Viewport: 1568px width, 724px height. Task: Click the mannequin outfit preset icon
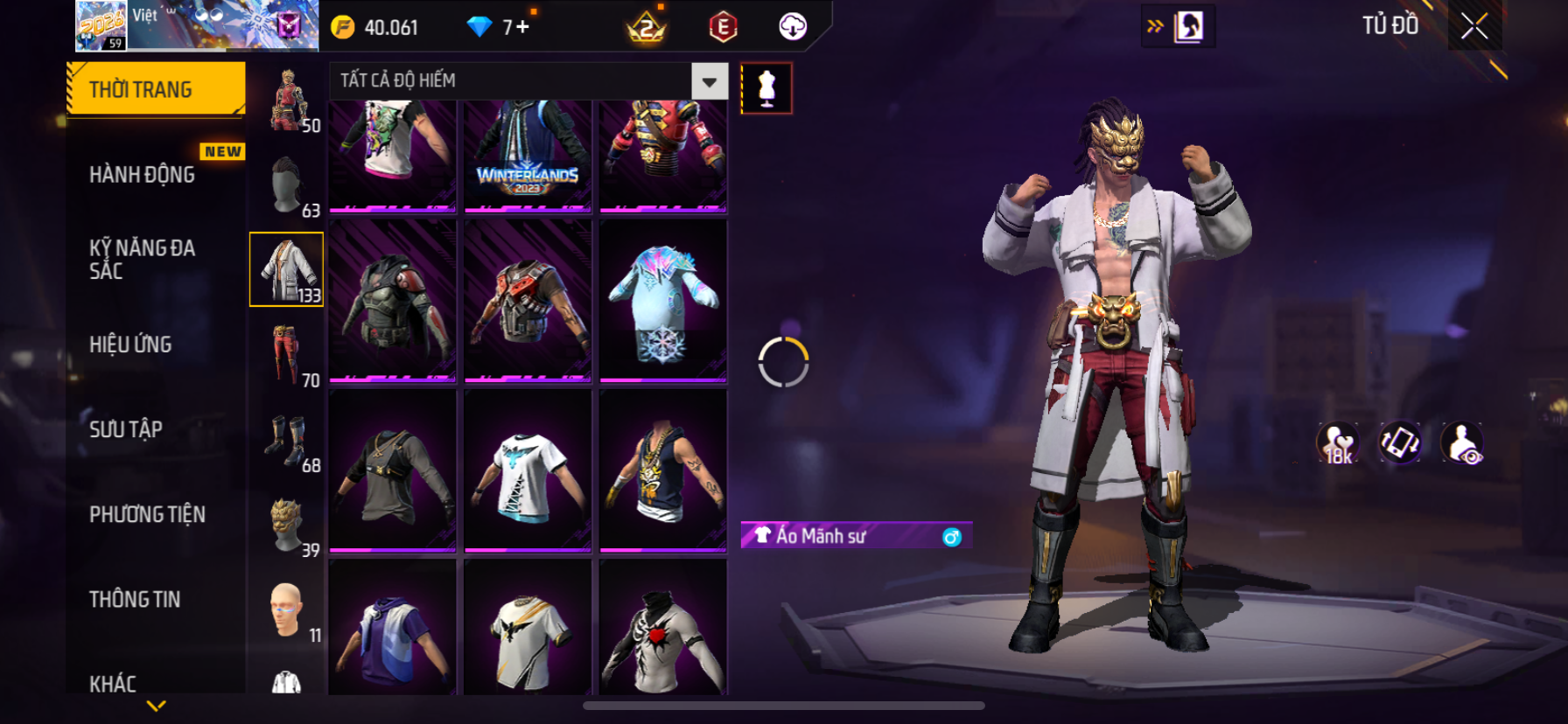pos(766,88)
